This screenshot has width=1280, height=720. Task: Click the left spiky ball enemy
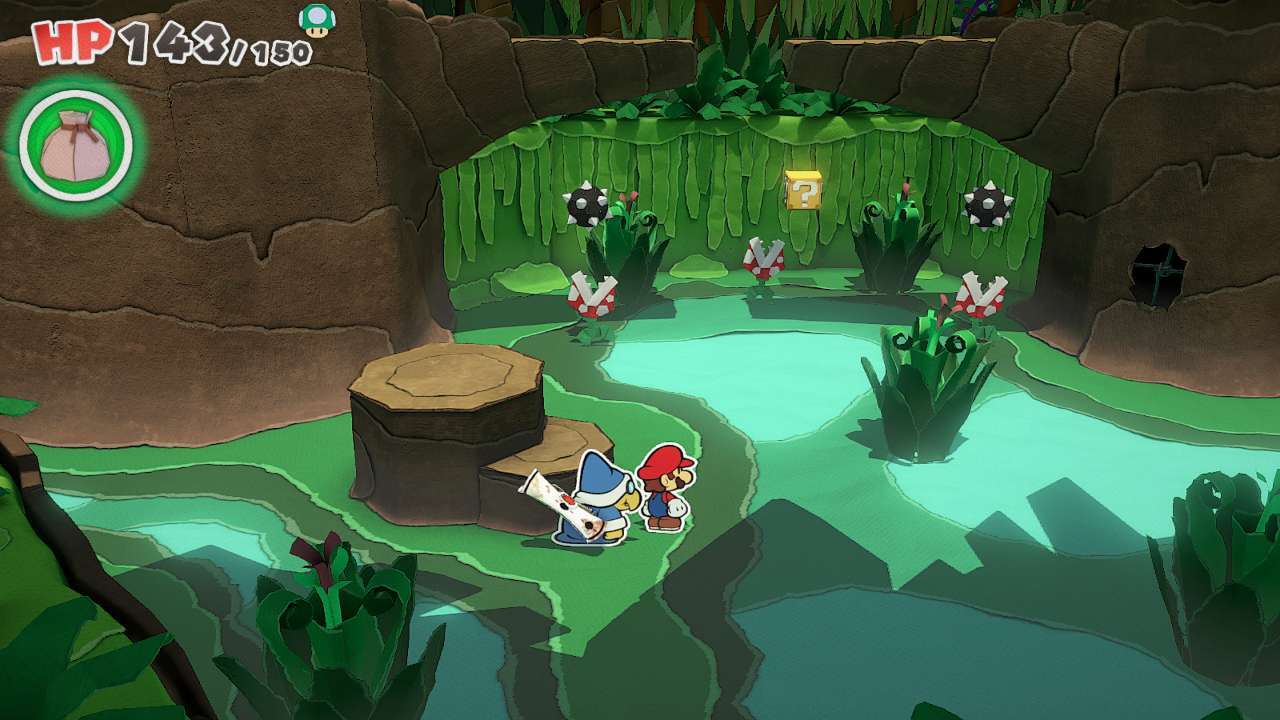[x=586, y=204]
